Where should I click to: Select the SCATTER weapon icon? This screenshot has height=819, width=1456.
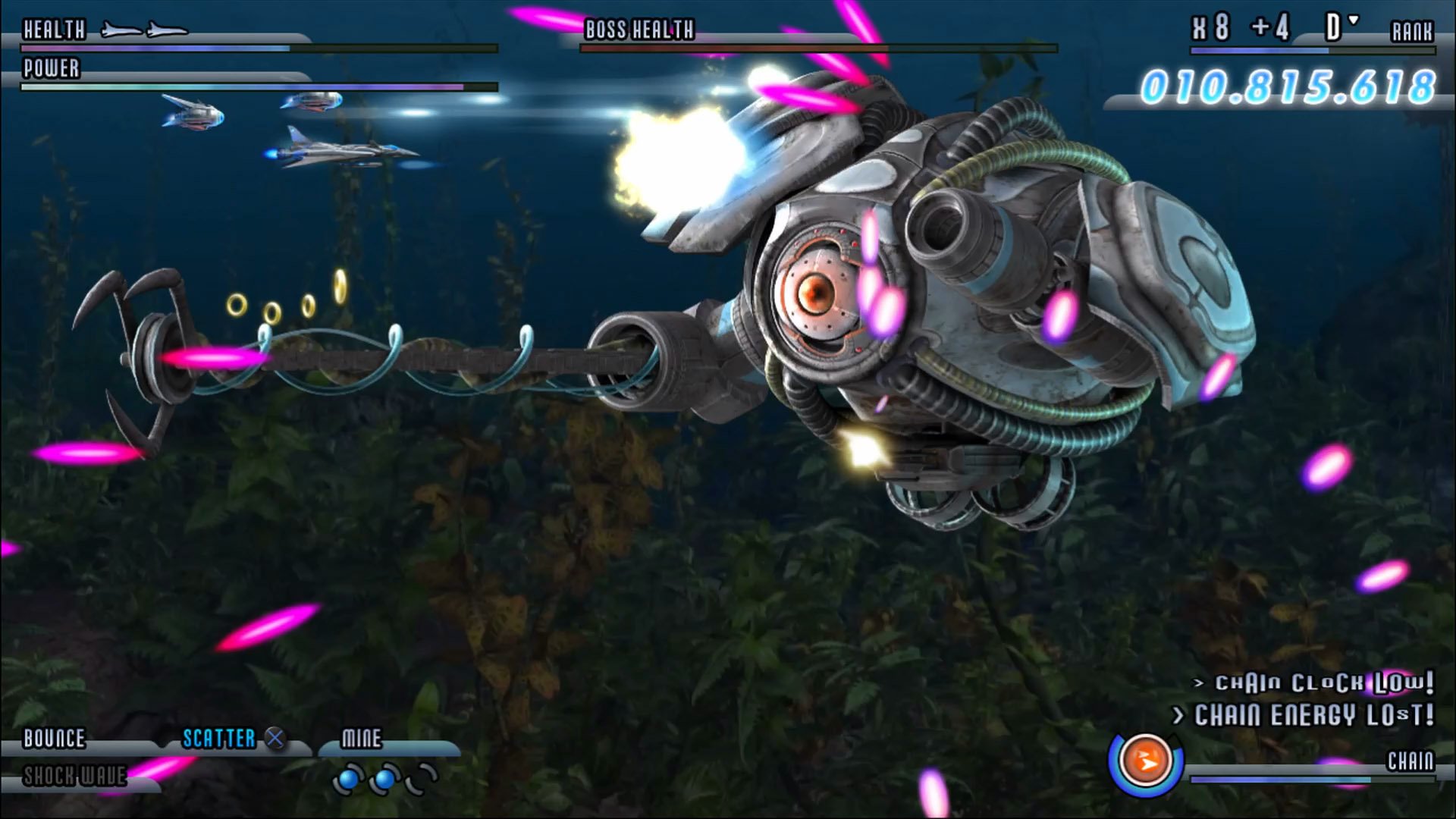pyautogui.click(x=220, y=737)
